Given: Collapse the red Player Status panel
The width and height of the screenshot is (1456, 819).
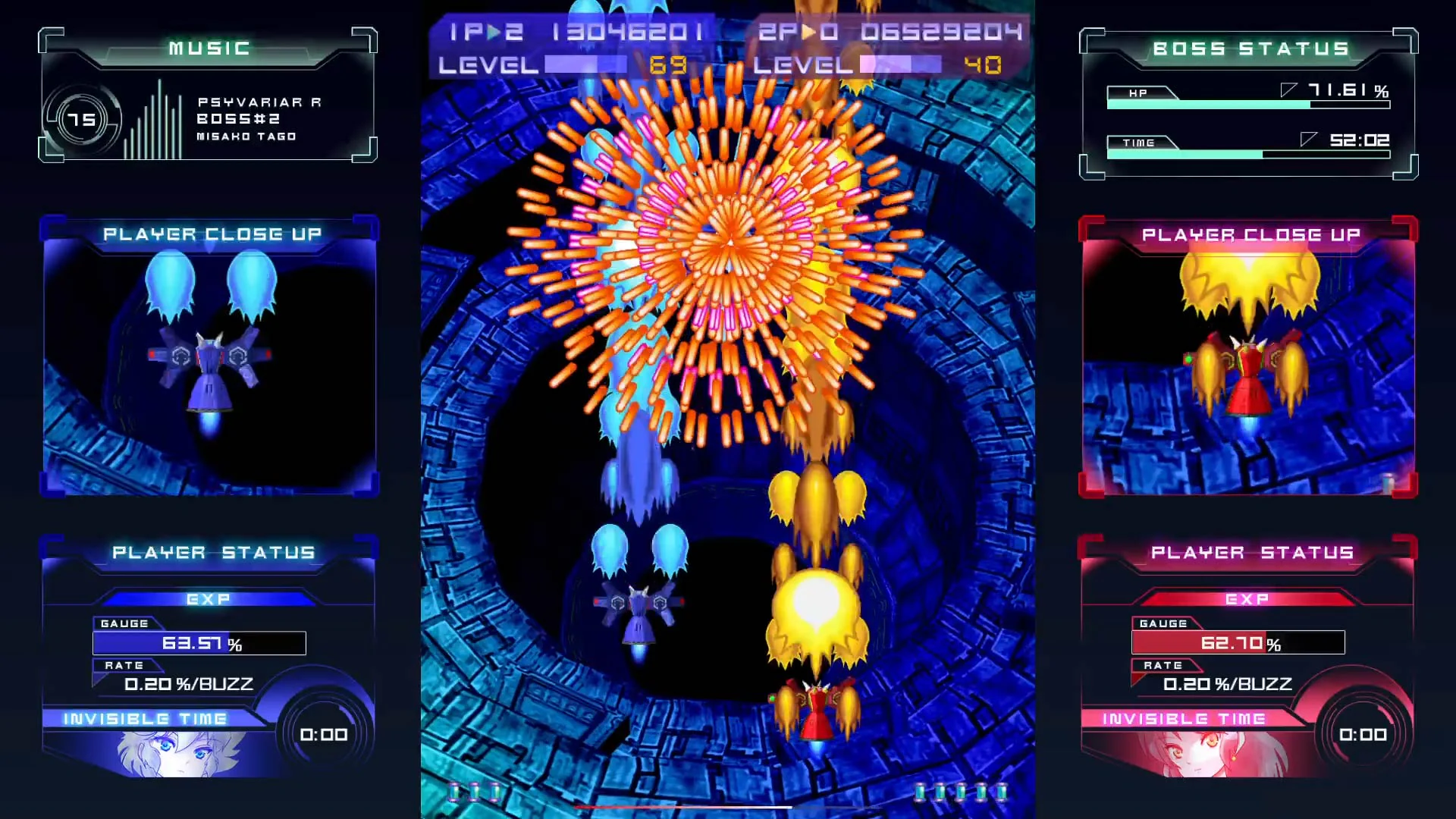Looking at the screenshot, I should tap(1251, 552).
